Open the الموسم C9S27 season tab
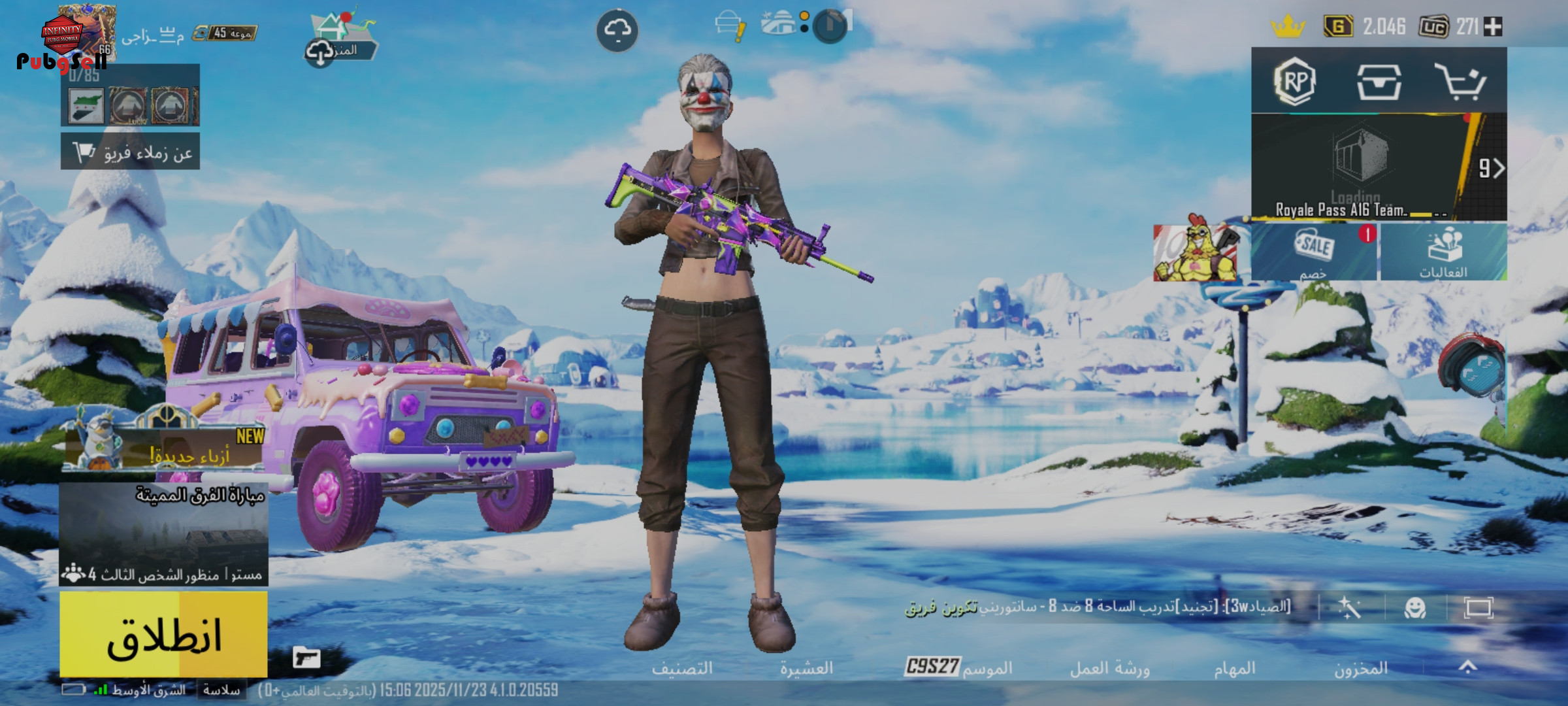1568x706 pixels. click(958, 667)
